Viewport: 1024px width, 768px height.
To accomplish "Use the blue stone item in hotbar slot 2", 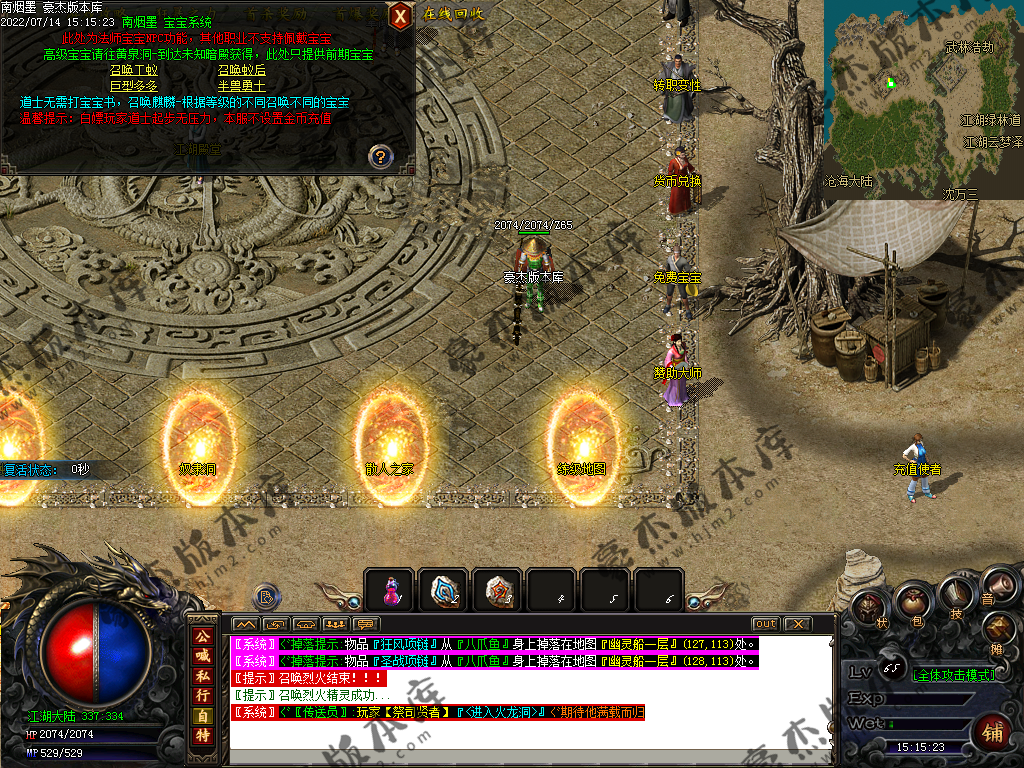I will point(443,590).
